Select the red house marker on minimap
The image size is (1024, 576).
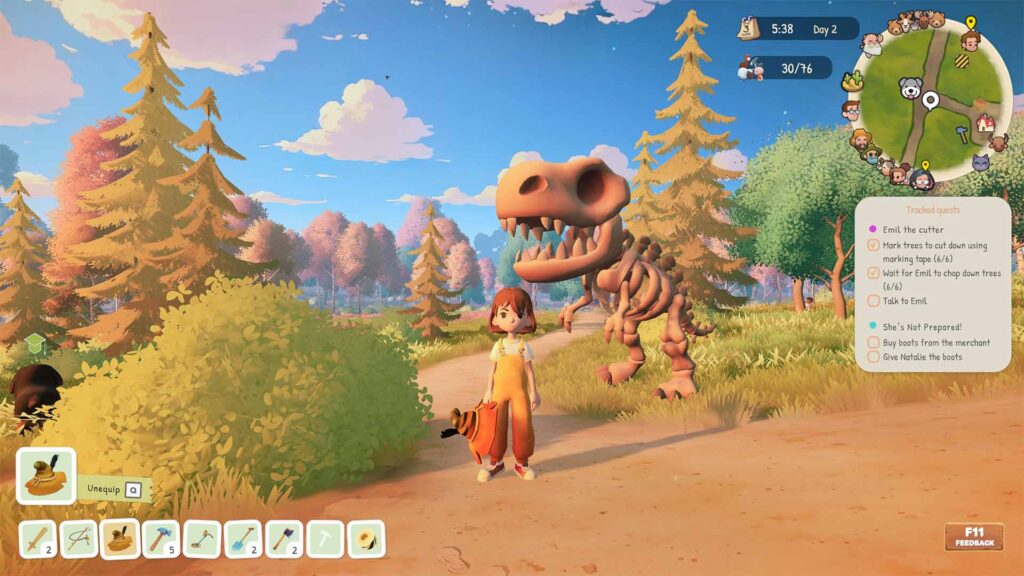pos(985,123)
